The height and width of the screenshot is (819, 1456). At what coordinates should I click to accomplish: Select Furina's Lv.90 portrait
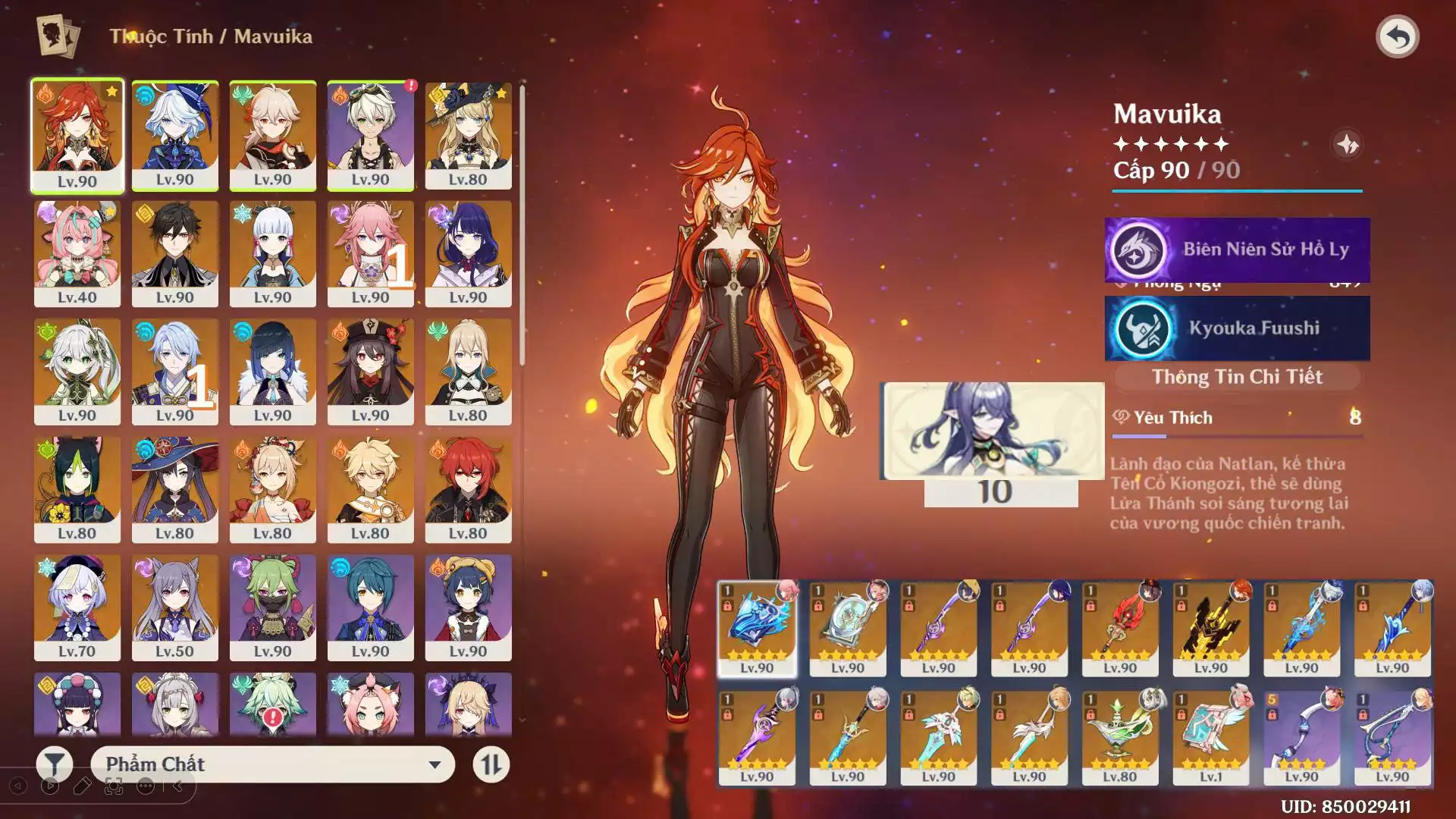(174, 135)
